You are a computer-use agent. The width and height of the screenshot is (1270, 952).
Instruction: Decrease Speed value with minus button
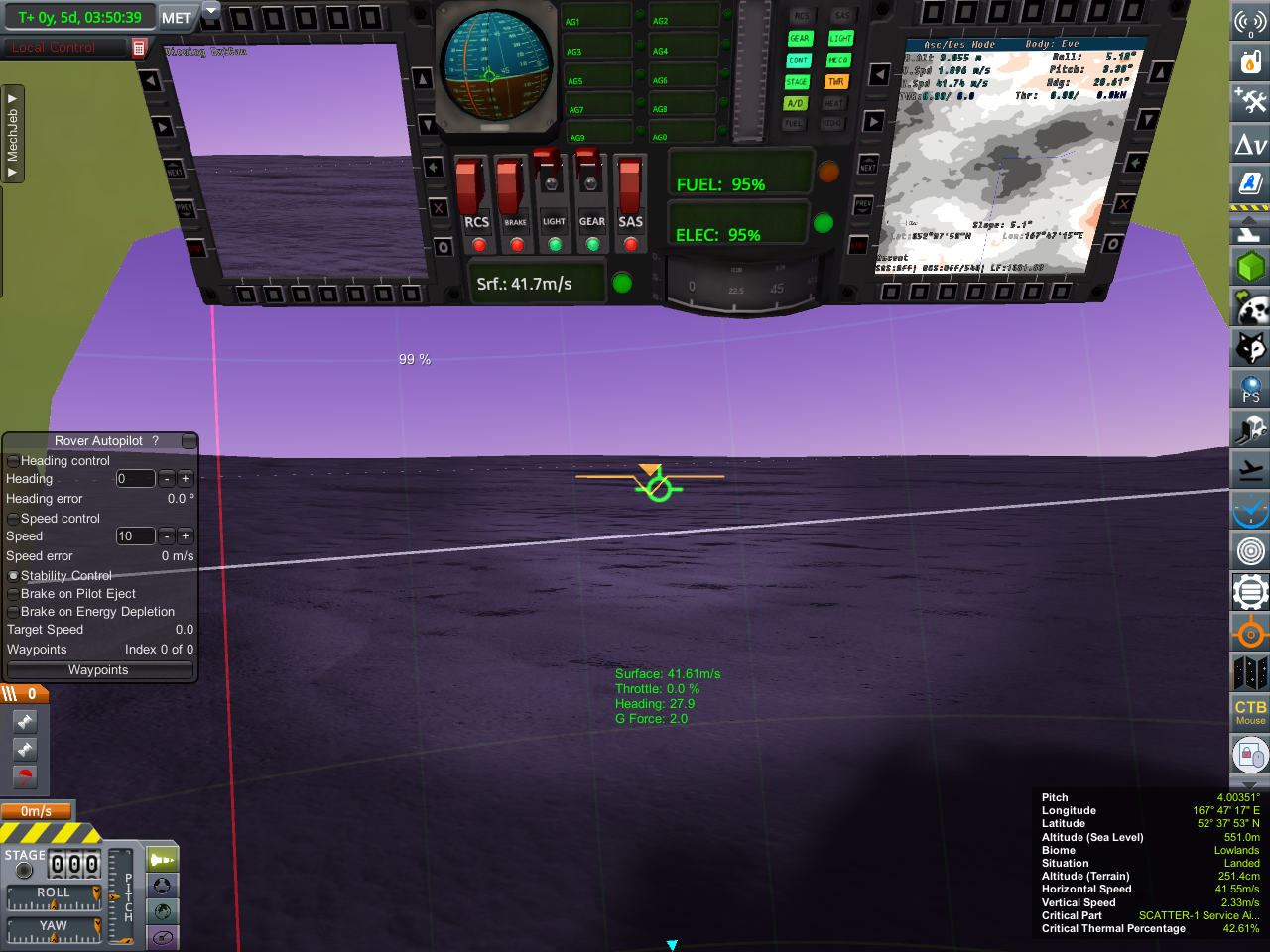pyautogui.click(x=167, y=536)
